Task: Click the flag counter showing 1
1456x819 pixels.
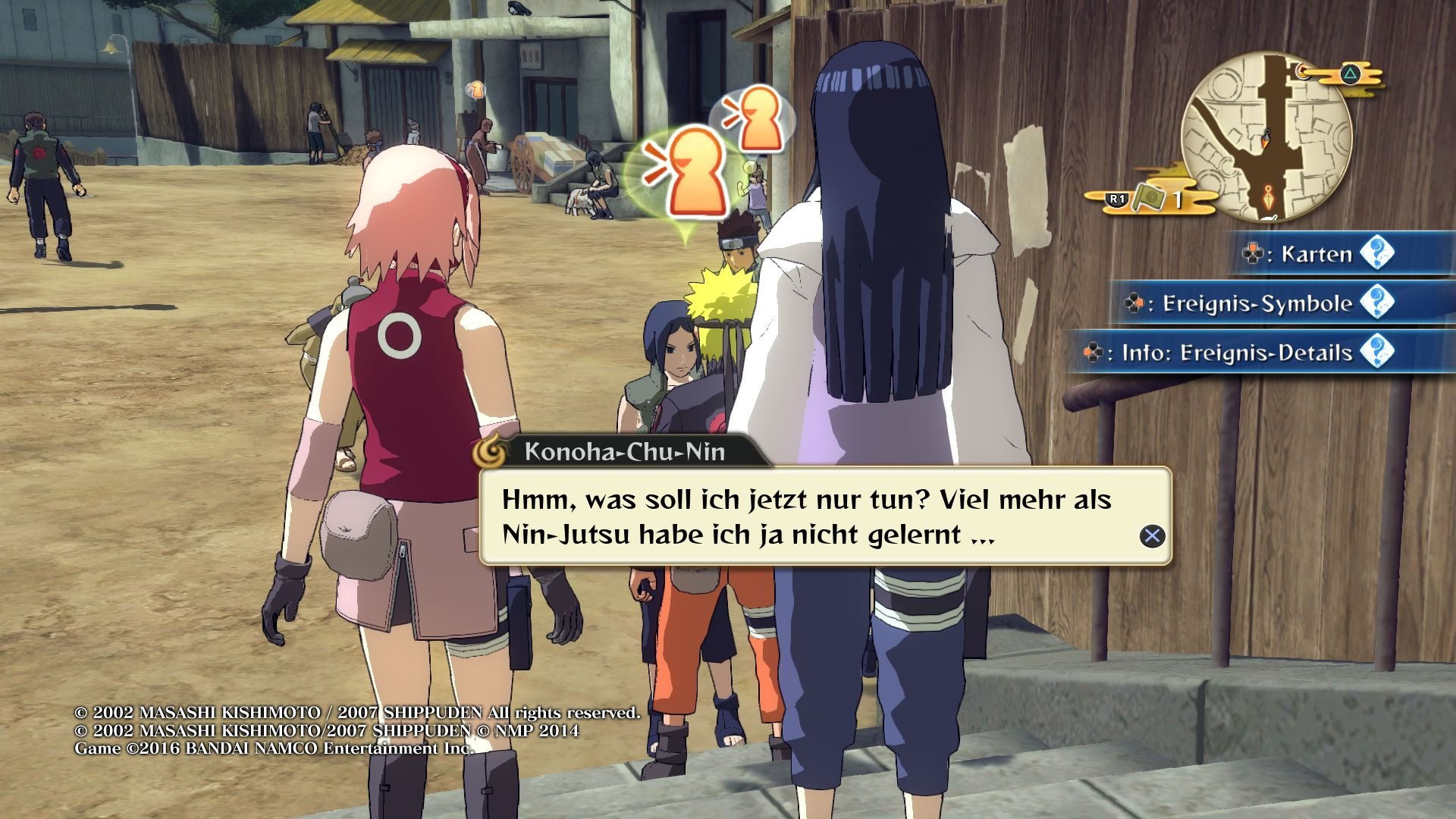Action: [x=1178, y=199]
